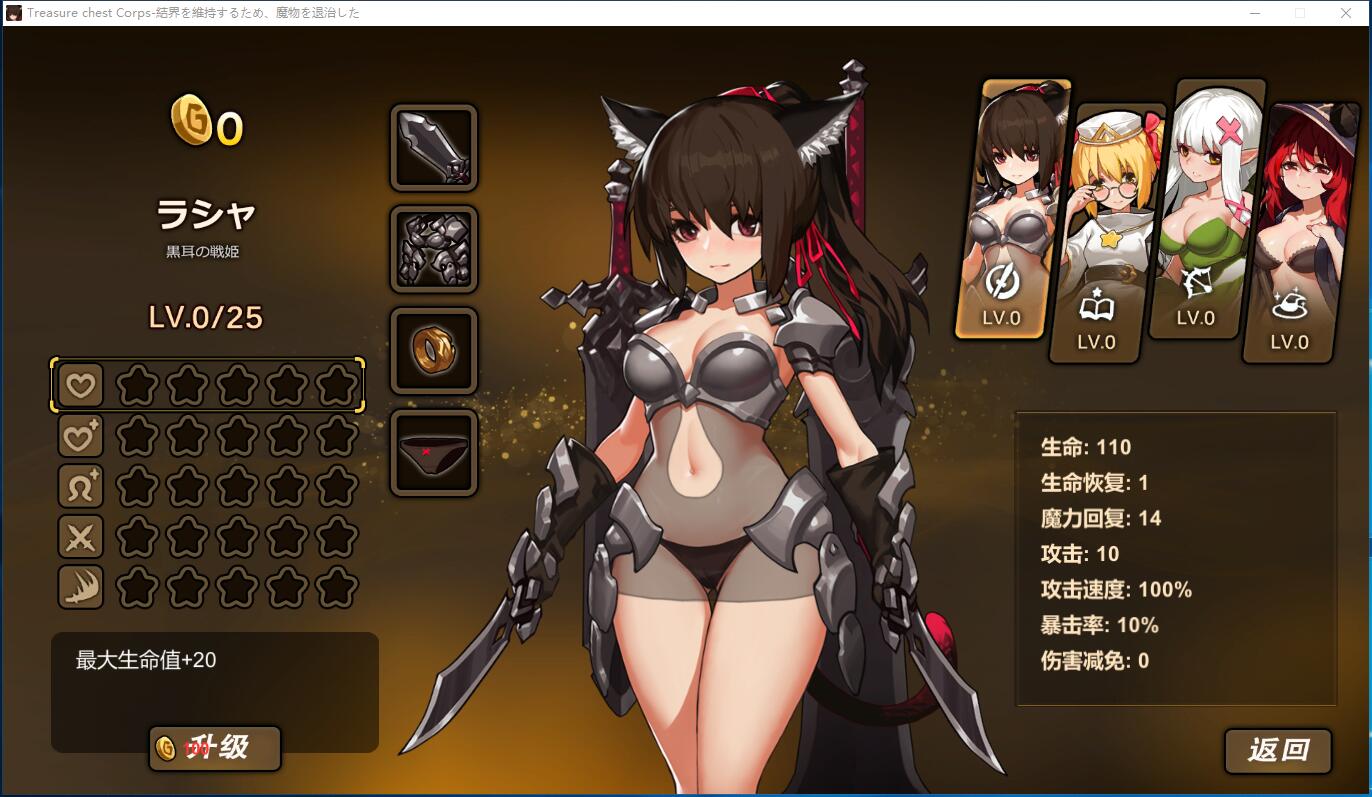Click the claw critical stat icon
The height and width of the screenshot is (797, 1372).
80,587
